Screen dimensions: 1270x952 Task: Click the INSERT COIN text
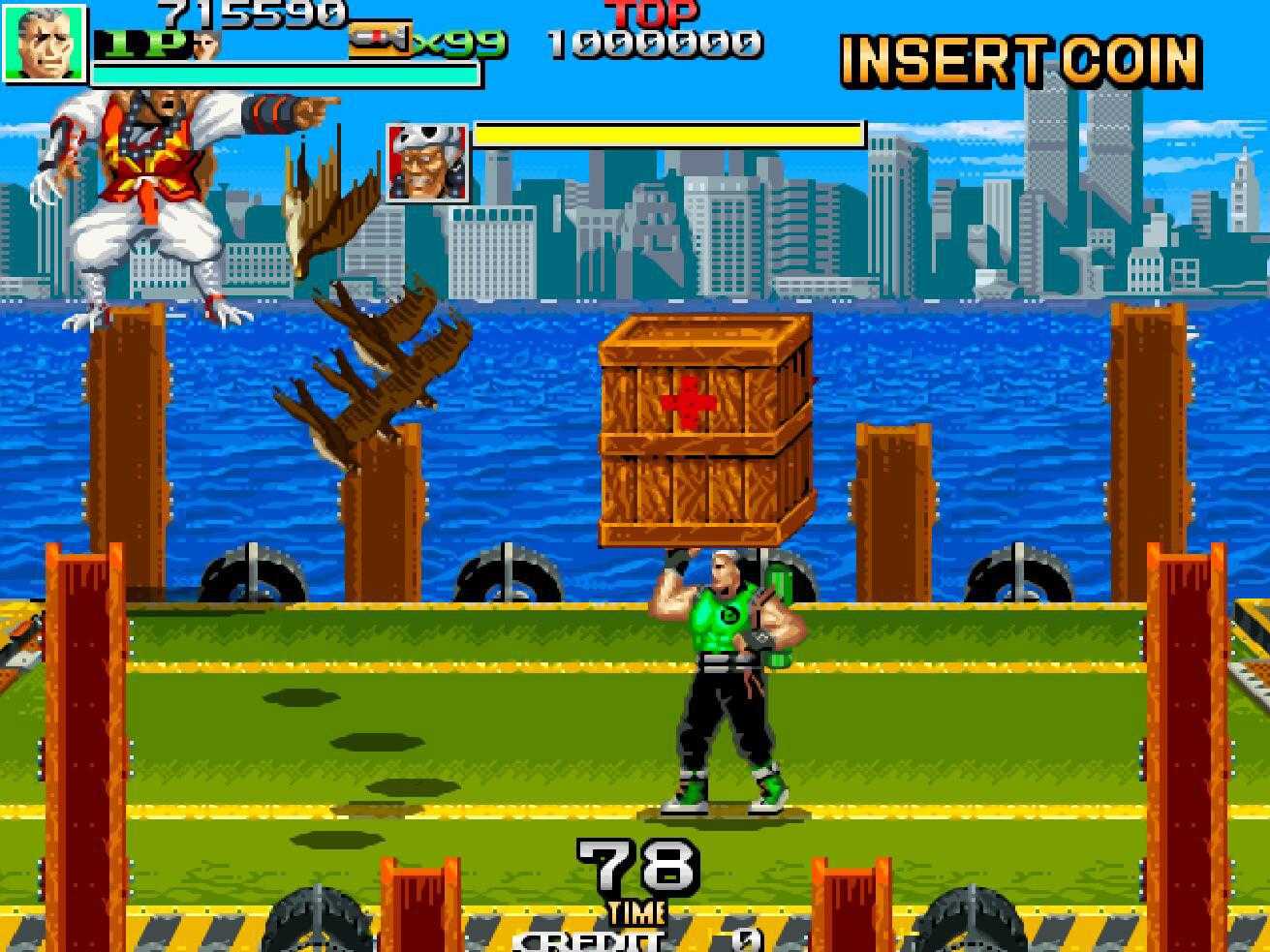1020,62
